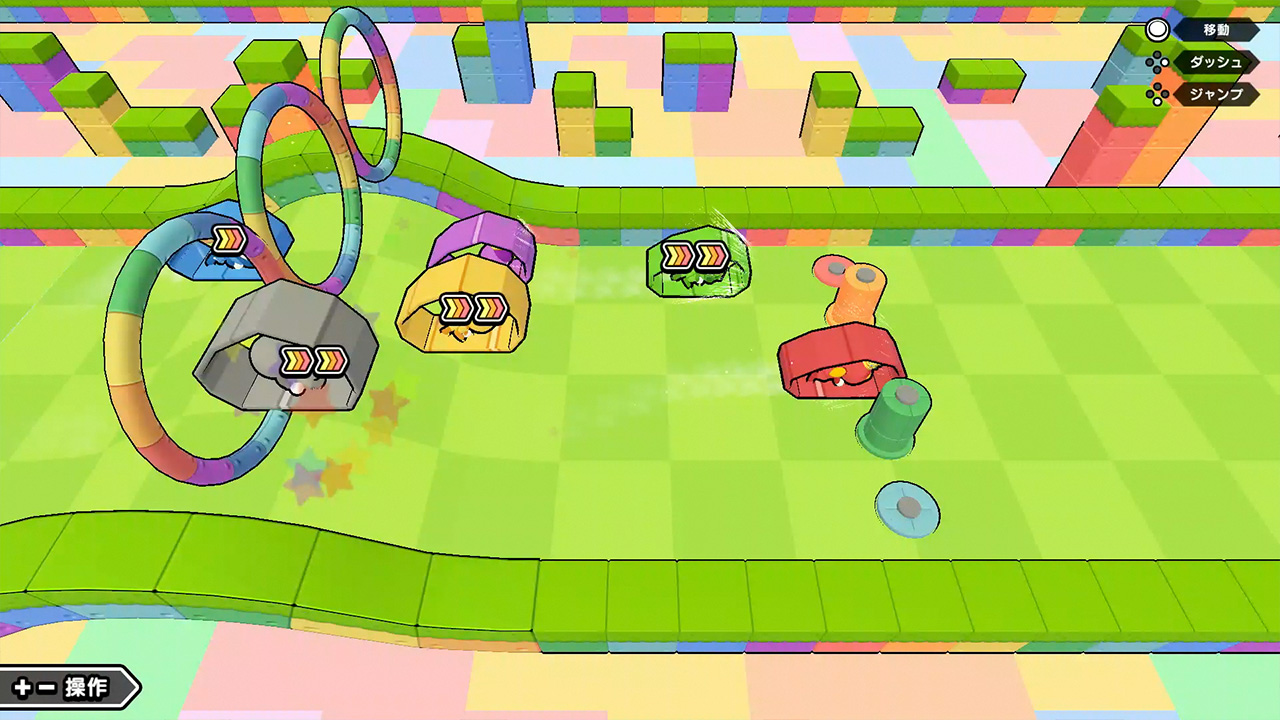Screen dimensions: 1280x720
Task: Select the d-pad icon next to ダッシュ
Action: click(x=1158, y=63)
